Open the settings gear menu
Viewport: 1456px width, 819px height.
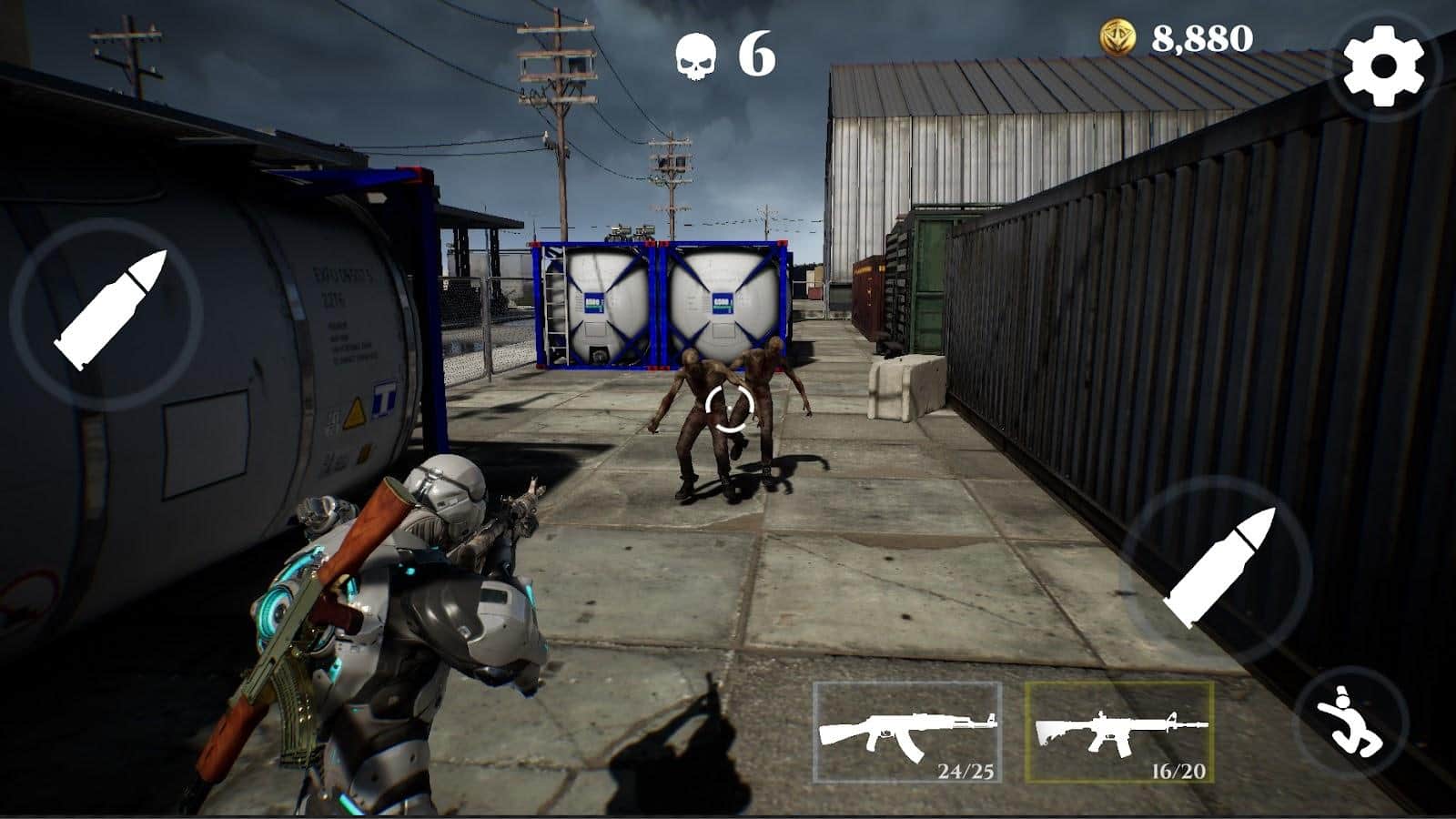pyautogui.click(x=1383, y=65)
